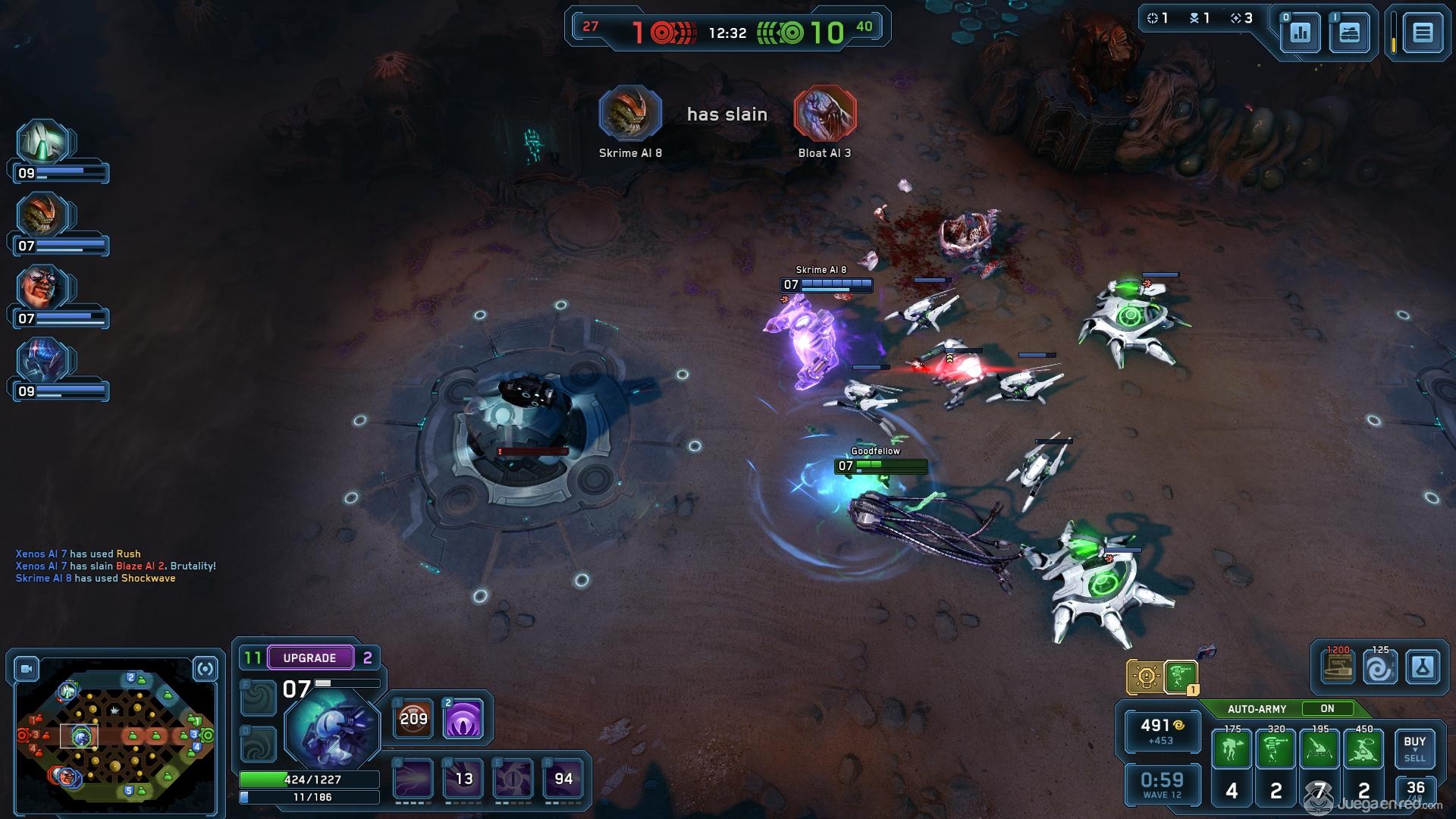Buy the 175-cost infantry unit

pyautogui.click(x=1232, y=750)
